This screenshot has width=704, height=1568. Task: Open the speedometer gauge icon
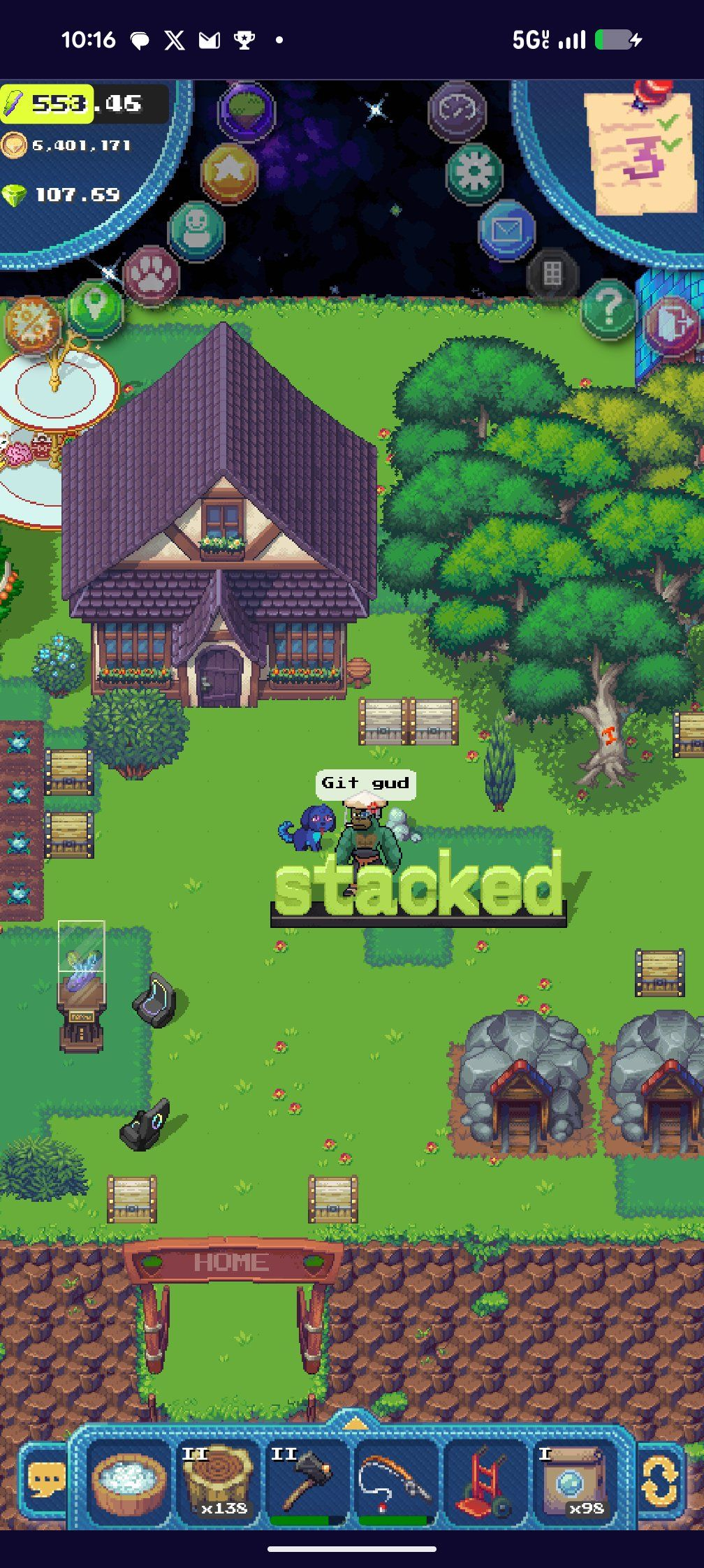[x=456, y=110]
